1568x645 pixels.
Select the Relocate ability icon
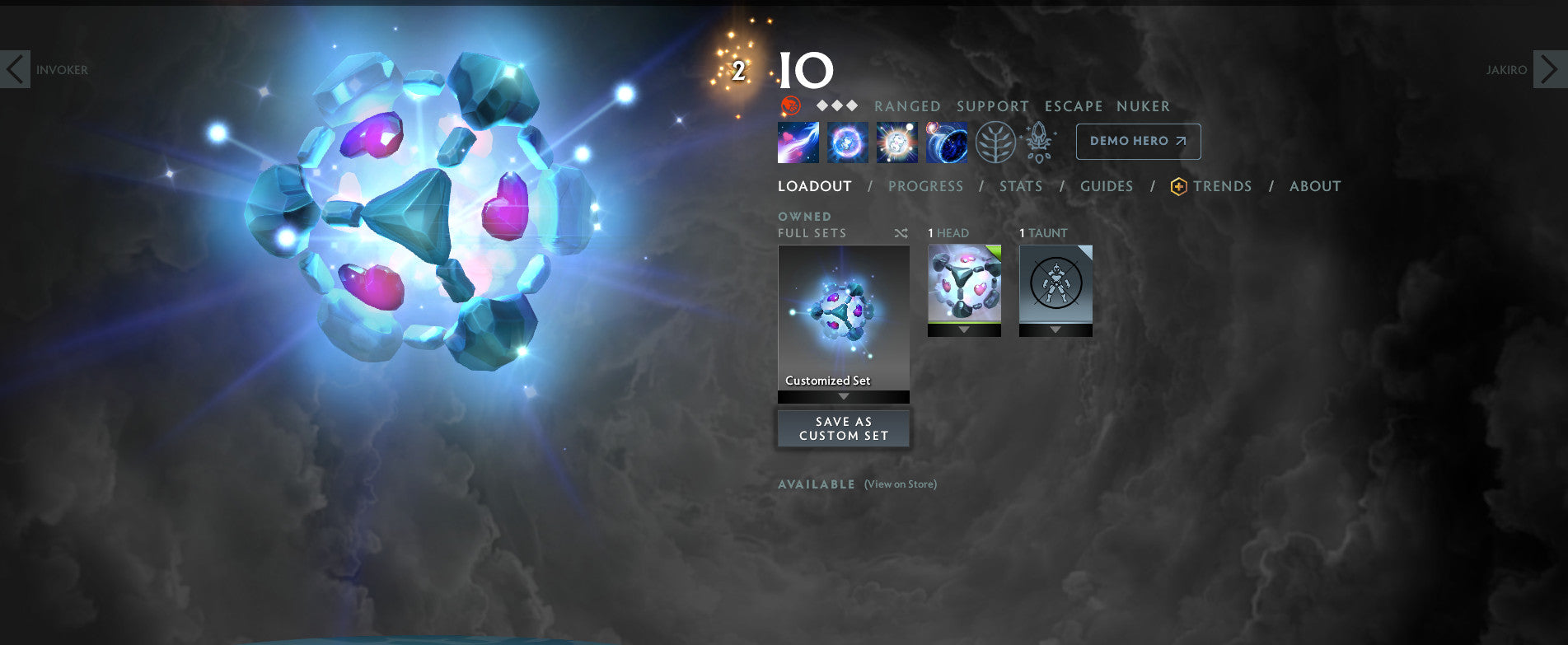click(946, 142)
